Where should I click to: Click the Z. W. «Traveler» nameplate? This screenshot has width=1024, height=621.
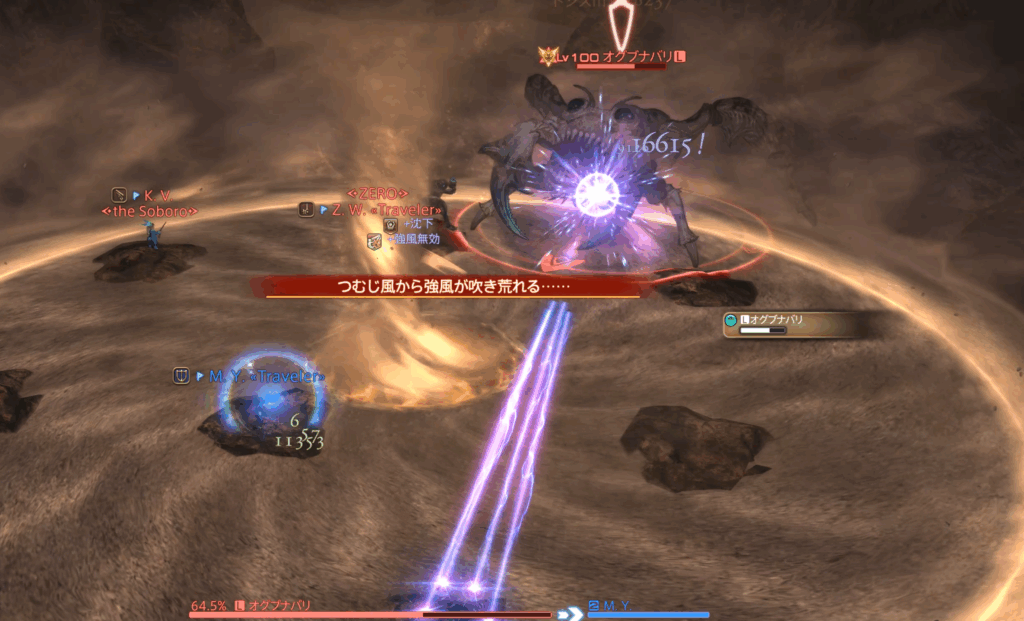coord(379,210)
